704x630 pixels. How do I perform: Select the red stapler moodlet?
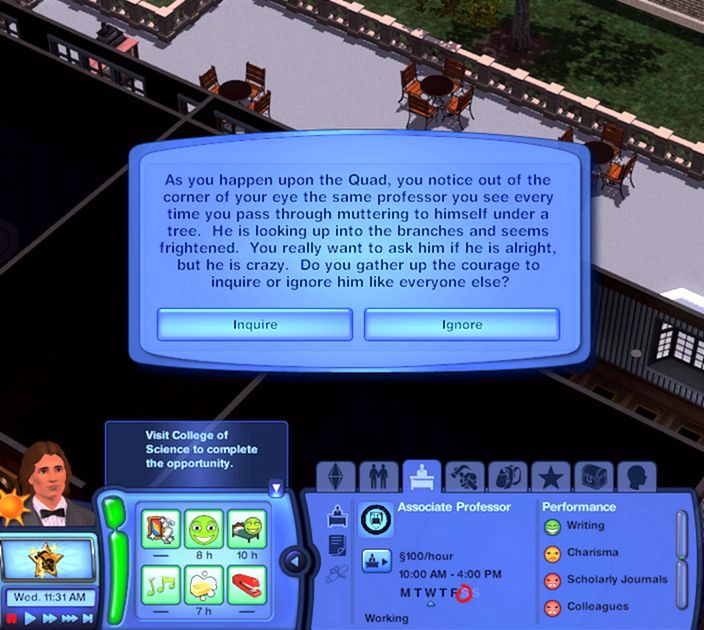[246, 585]
